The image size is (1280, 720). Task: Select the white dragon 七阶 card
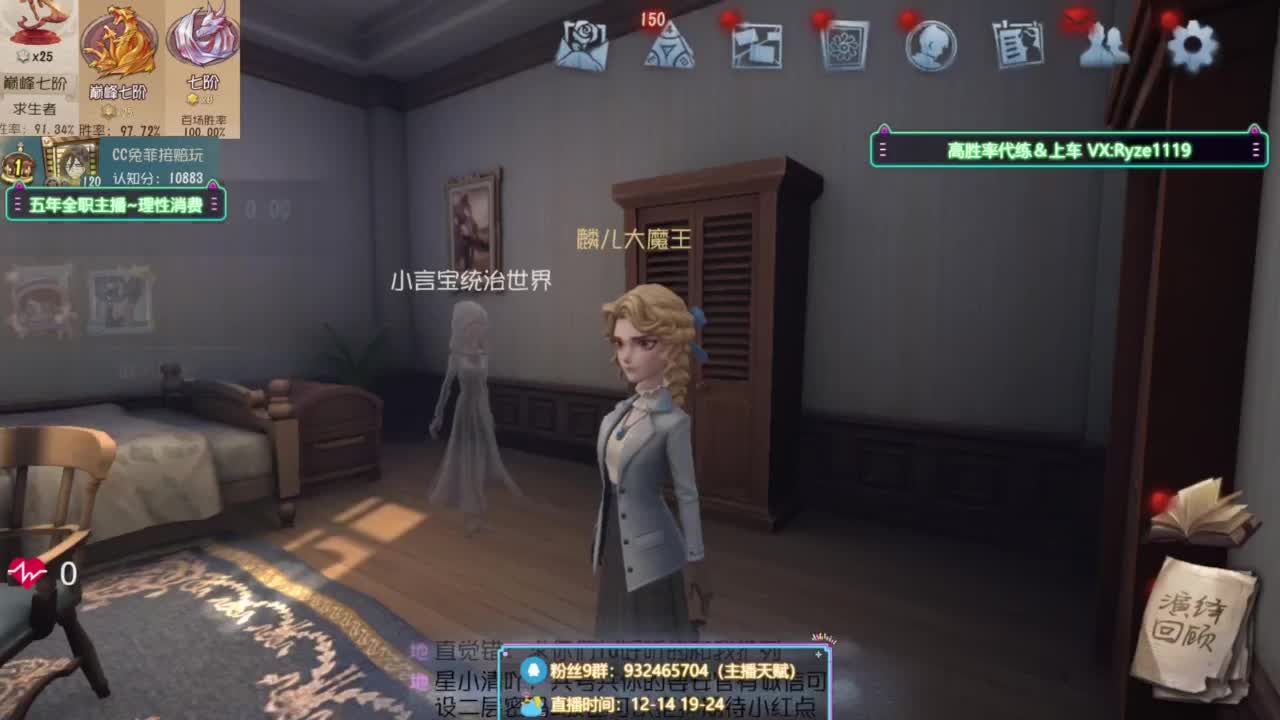(198, 60)
